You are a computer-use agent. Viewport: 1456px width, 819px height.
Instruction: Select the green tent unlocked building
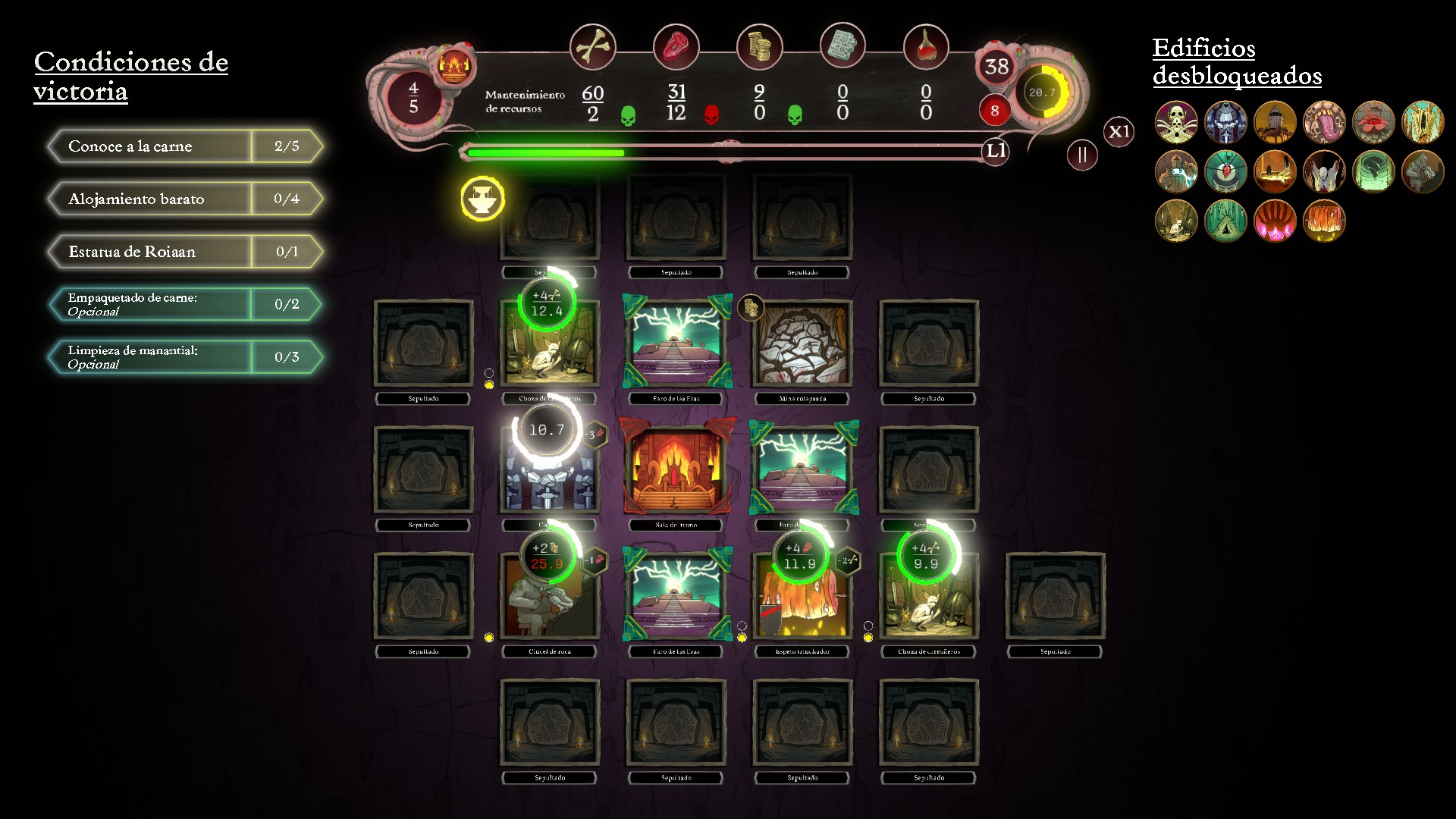point(1225,221)
